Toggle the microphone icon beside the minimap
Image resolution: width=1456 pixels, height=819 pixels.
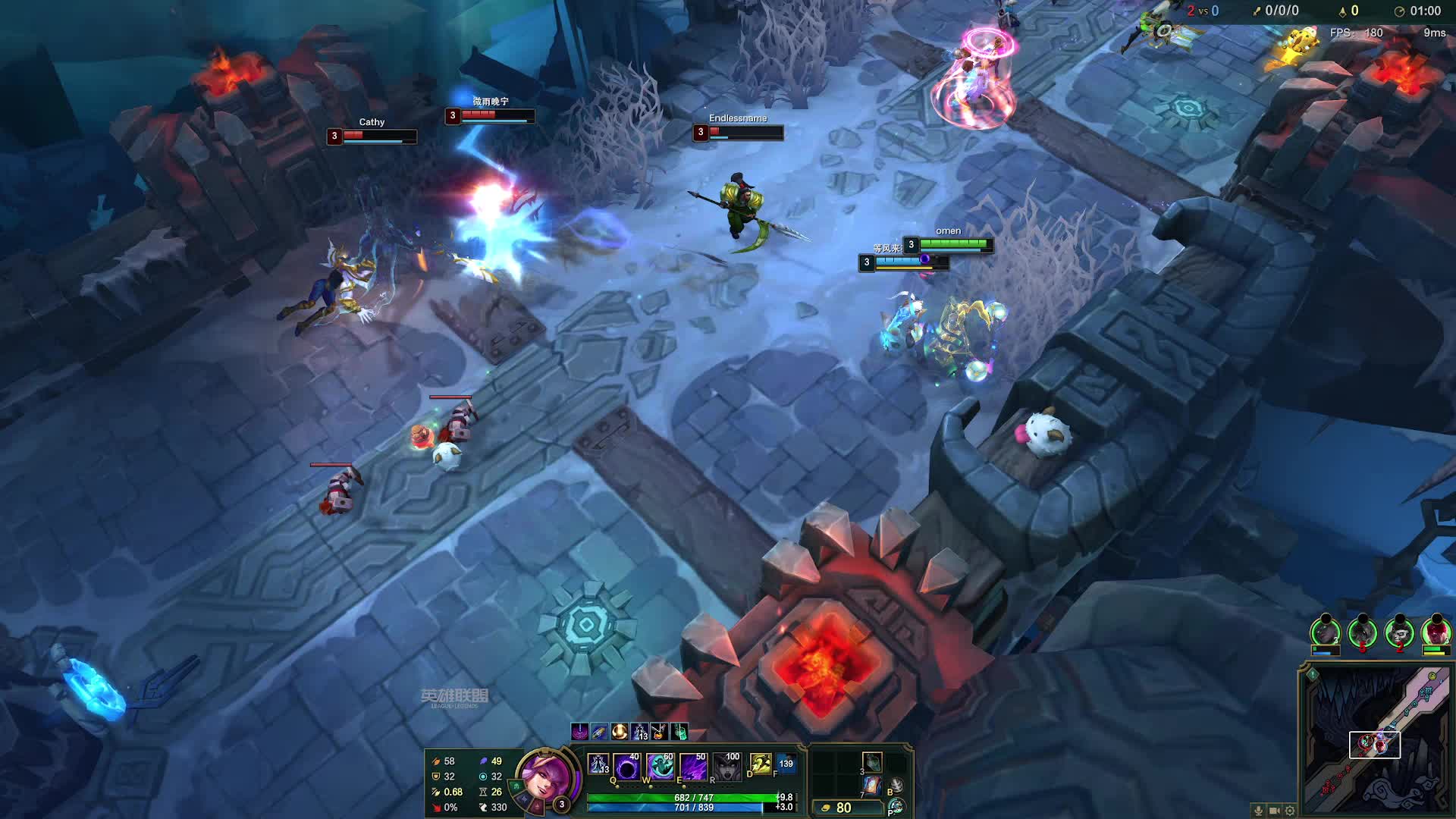(x=1259, y=811)
